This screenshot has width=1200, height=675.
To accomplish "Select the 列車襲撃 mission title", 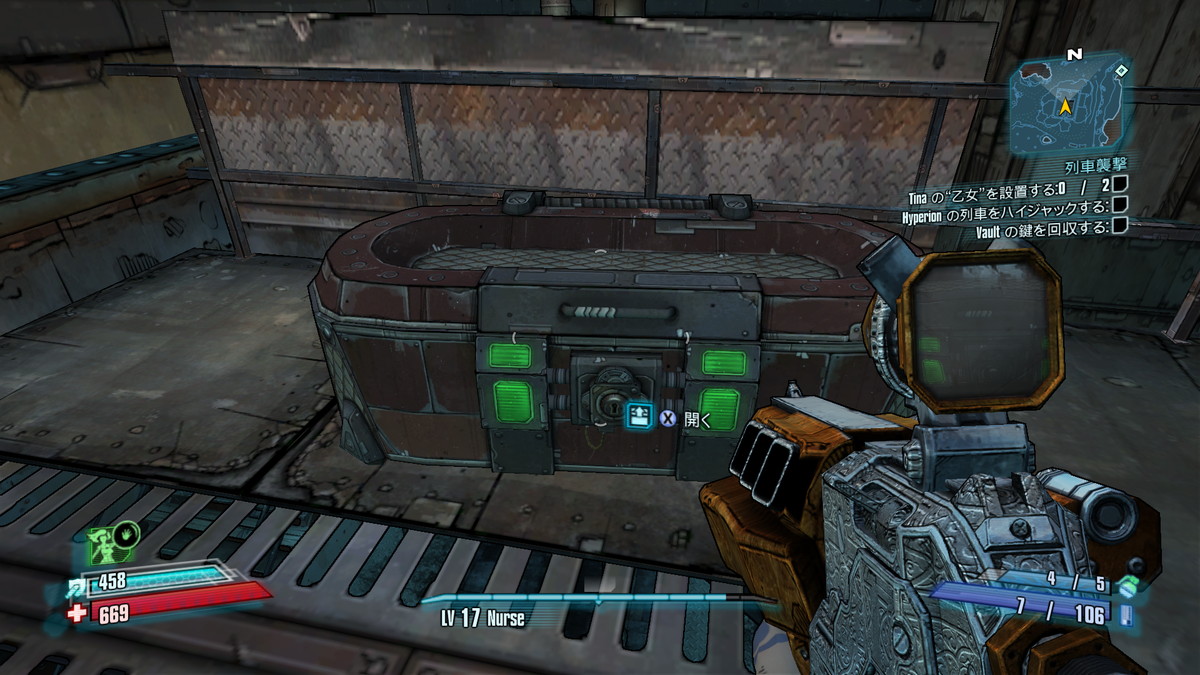I will [1098, 163].
